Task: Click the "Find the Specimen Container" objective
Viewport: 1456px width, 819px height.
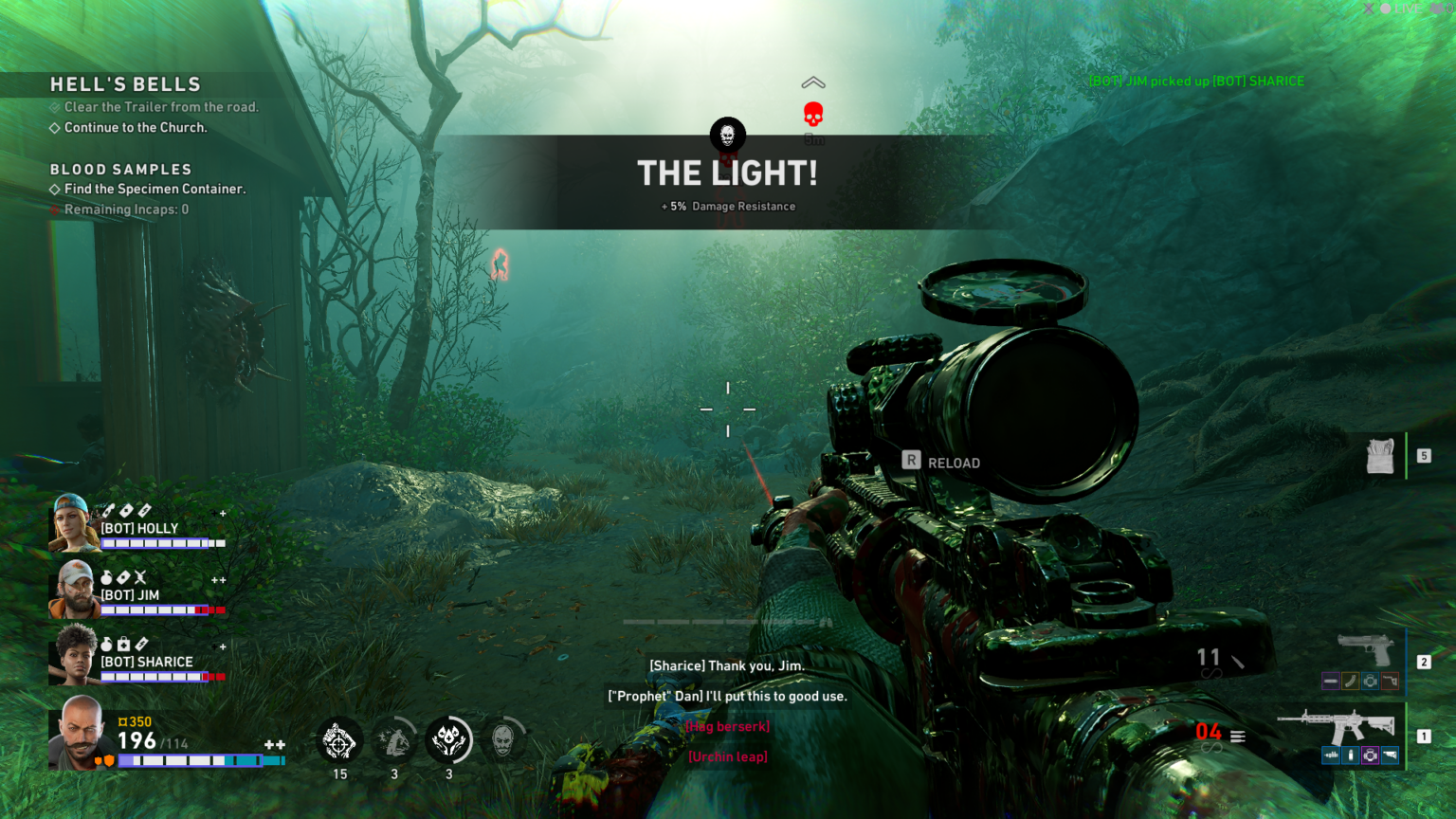Action: (x=155, y=190)
